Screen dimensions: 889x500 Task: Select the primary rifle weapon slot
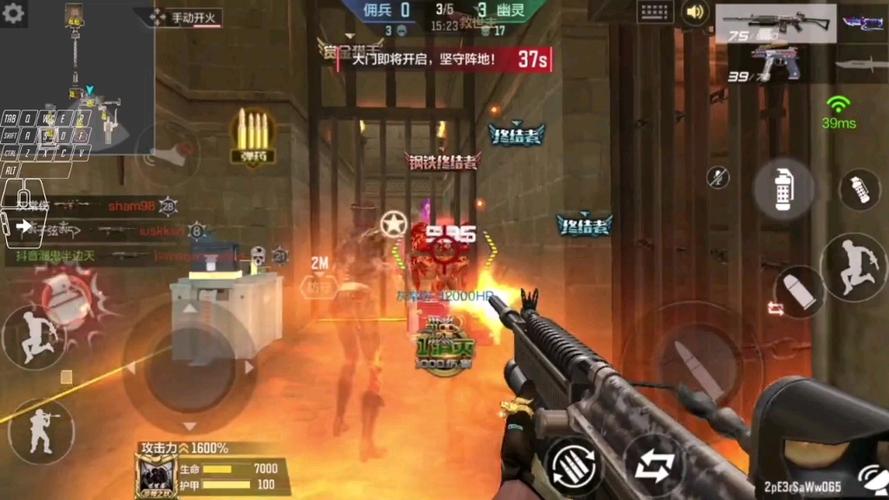coord(789,24)
